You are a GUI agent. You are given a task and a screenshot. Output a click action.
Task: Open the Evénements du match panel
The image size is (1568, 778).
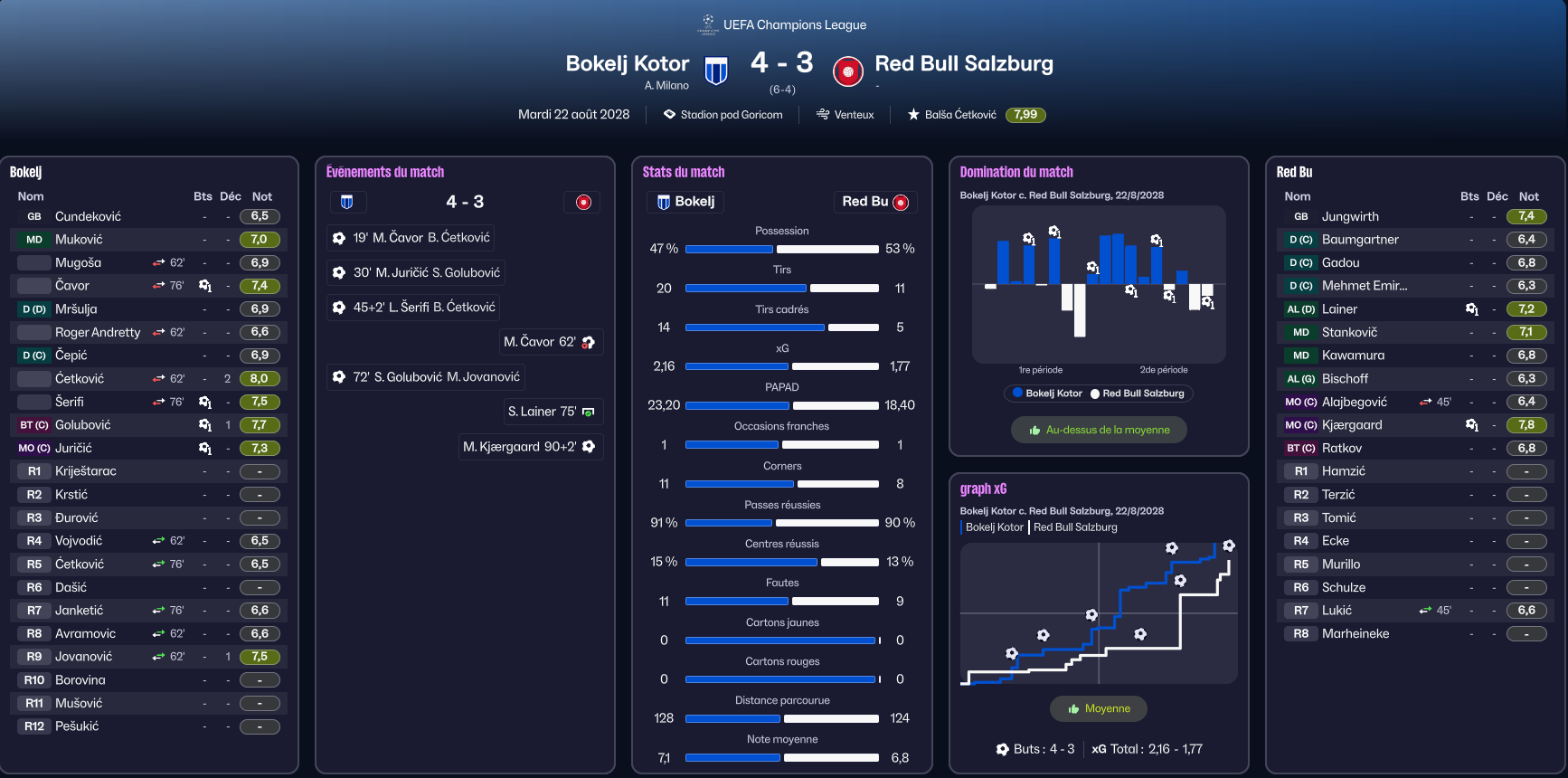click(385, 172)
